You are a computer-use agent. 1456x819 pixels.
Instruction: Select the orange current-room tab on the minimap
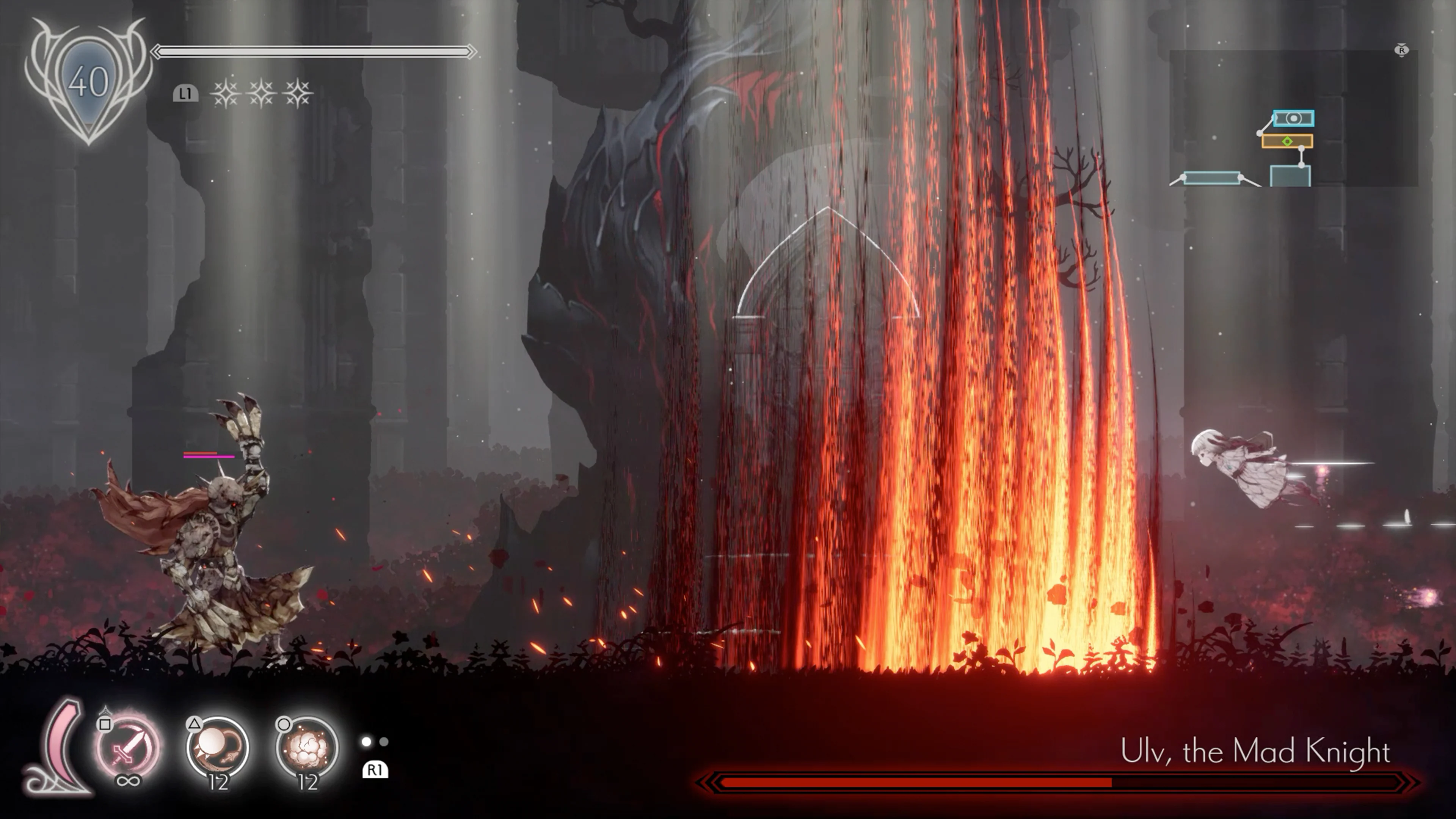point(1287,141)
